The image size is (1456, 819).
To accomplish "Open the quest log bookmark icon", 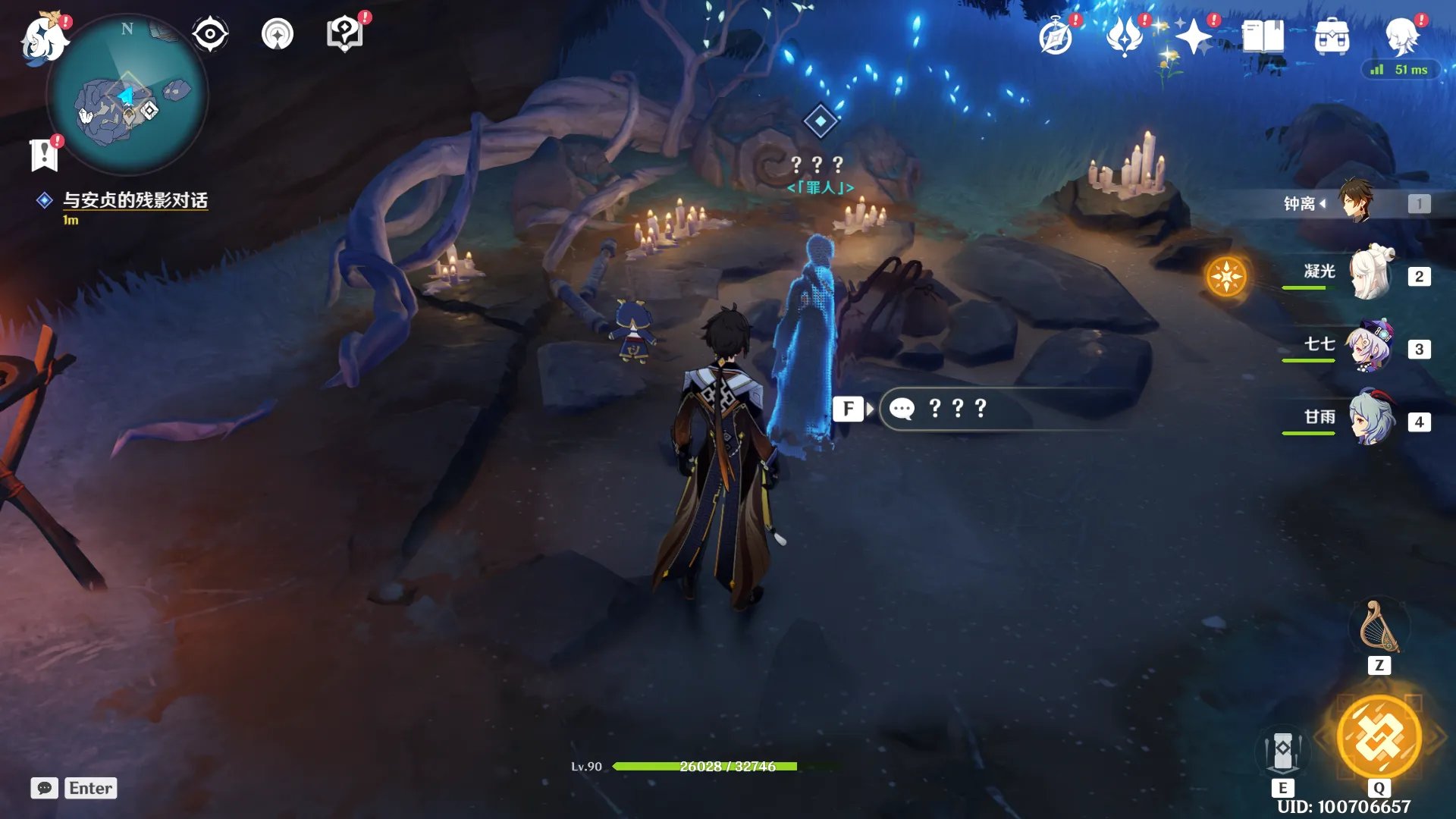I will (44, 155).
